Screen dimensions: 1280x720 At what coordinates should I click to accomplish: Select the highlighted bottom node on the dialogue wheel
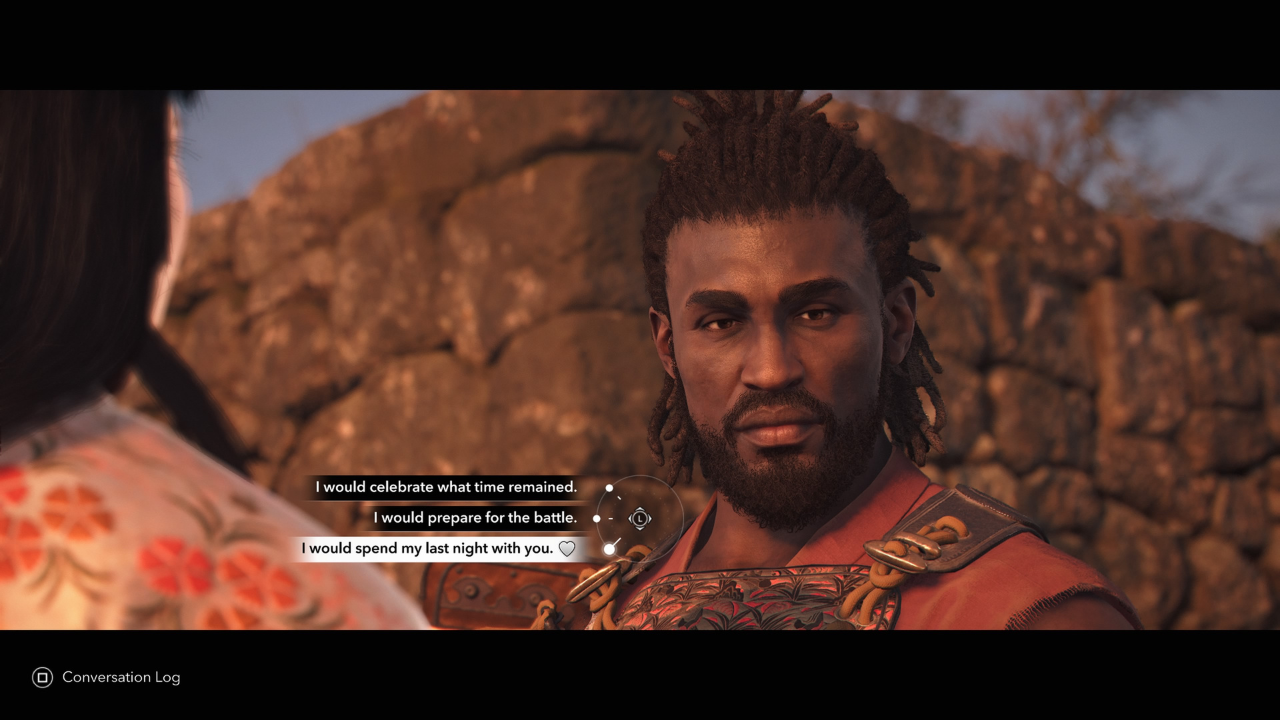pyautogui.click(x=609, y=548)
